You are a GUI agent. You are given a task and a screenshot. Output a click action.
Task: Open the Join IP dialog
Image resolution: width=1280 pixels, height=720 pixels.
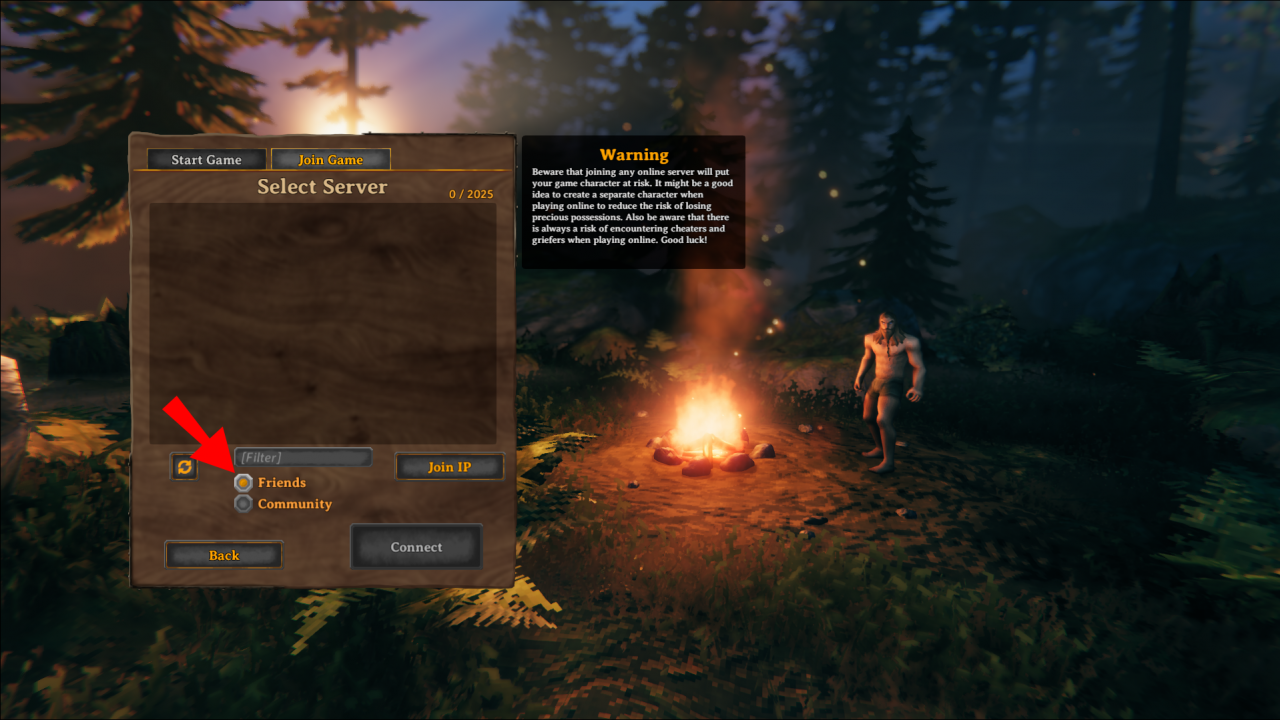click(450, 466)
